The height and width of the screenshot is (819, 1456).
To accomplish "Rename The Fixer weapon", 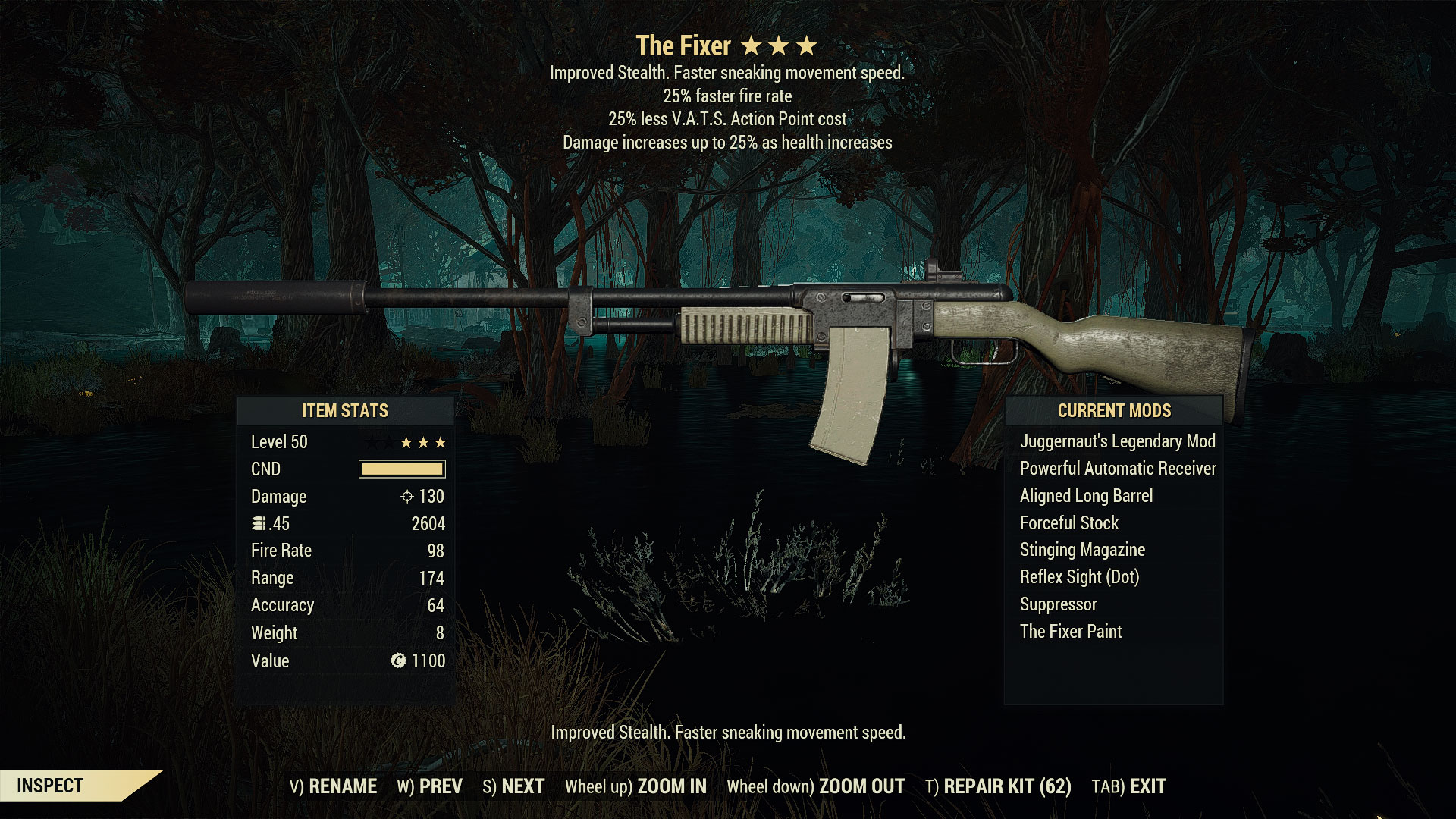I will [333, 786].
